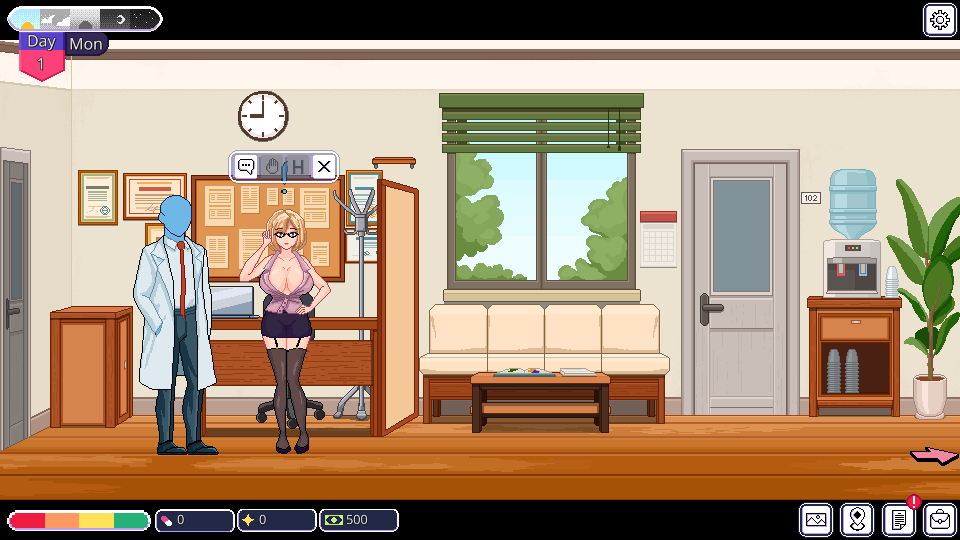
Task: Open the briefcase inventory
Action: coord(940,520)
